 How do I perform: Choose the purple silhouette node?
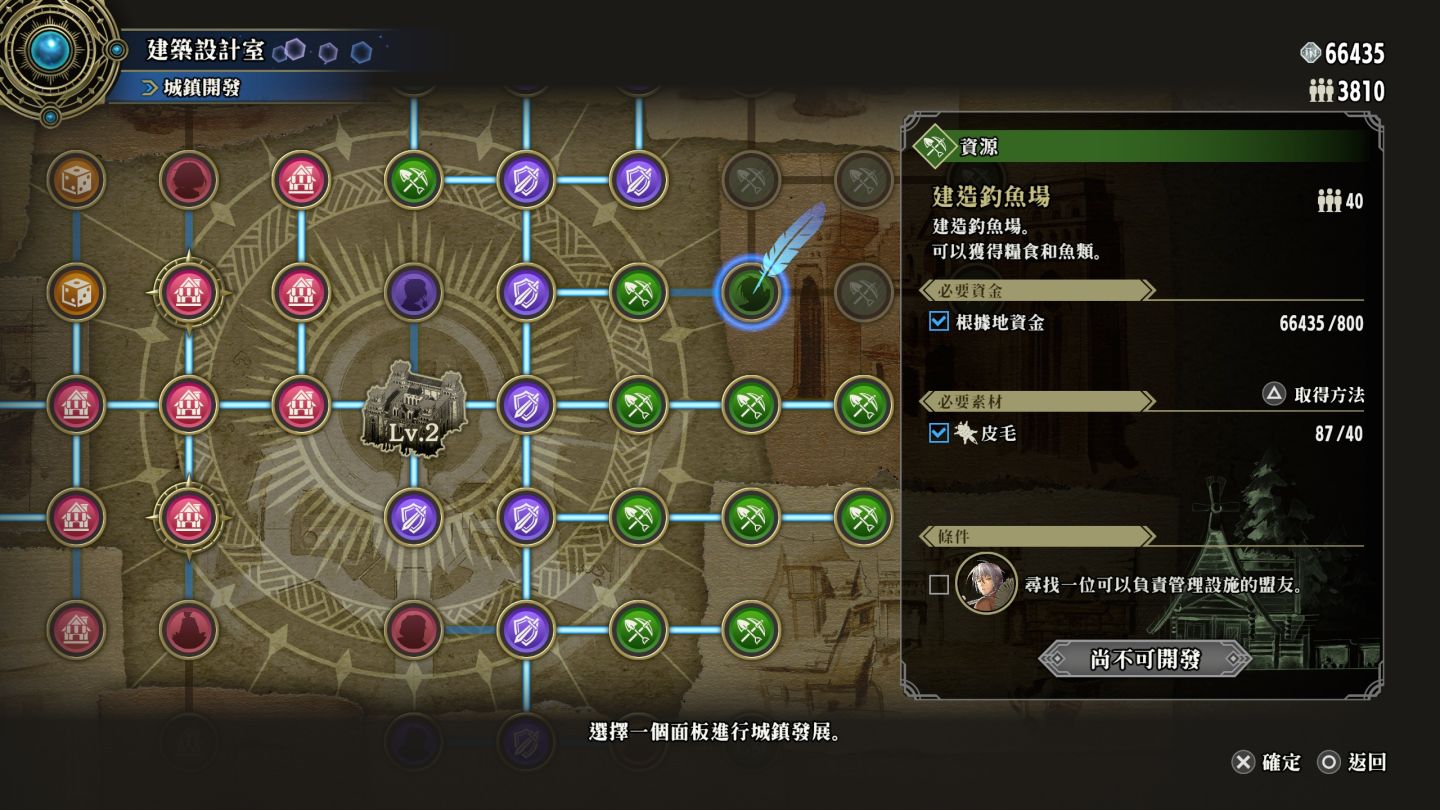[x=413, y=292]
